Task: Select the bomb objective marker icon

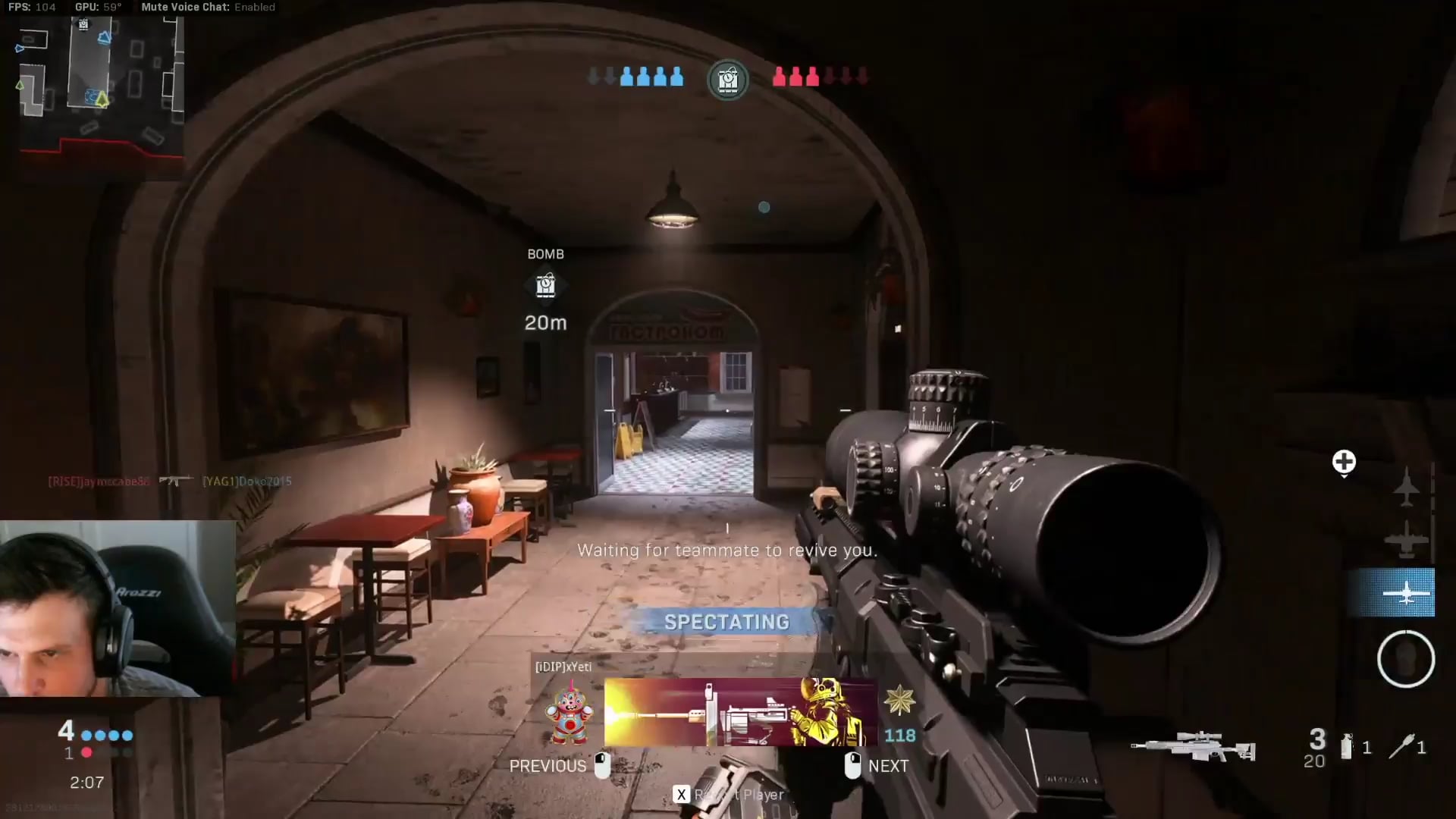Action: pos(545,286)
